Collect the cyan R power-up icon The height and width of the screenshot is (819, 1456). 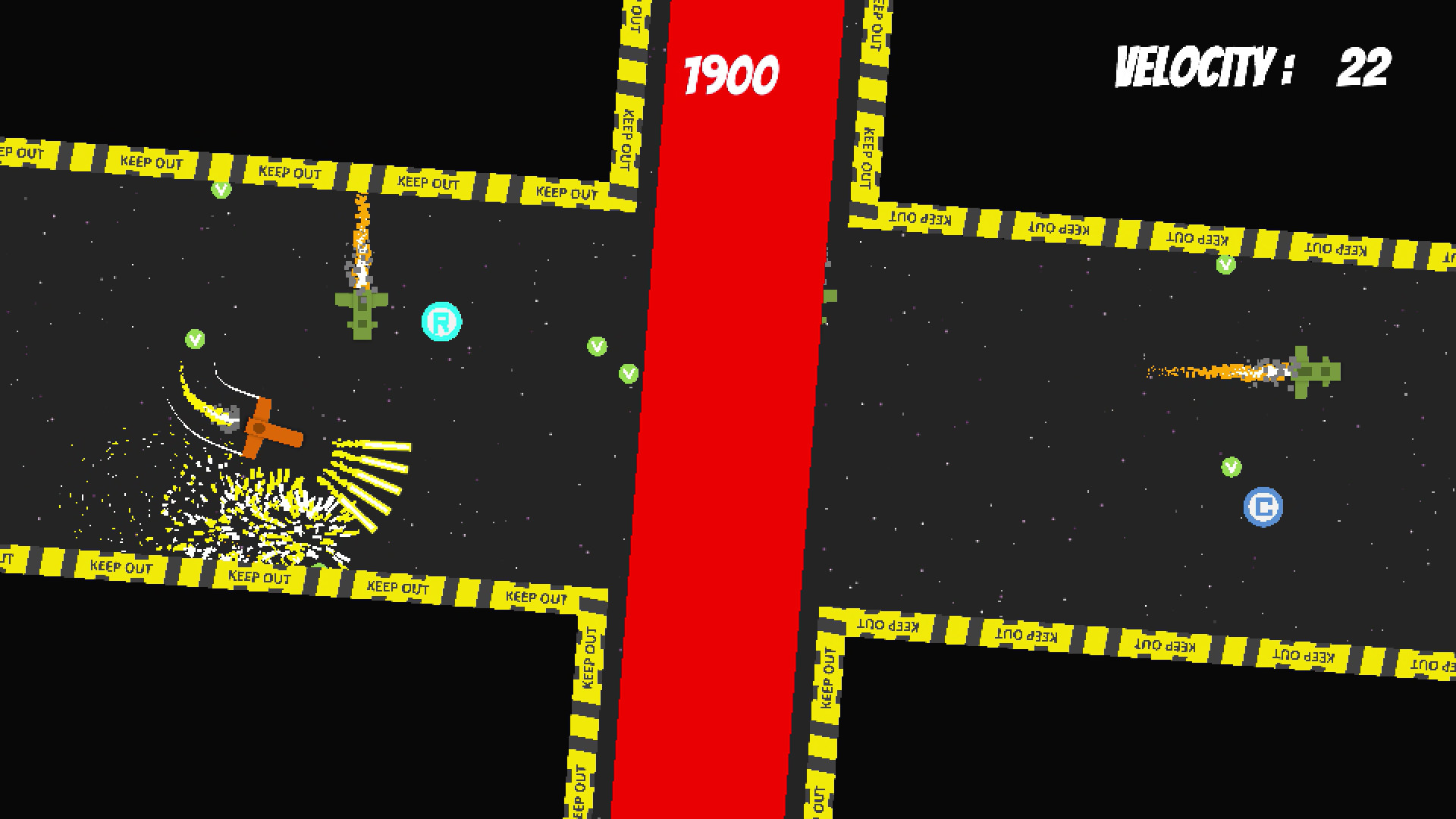[441, 321]
